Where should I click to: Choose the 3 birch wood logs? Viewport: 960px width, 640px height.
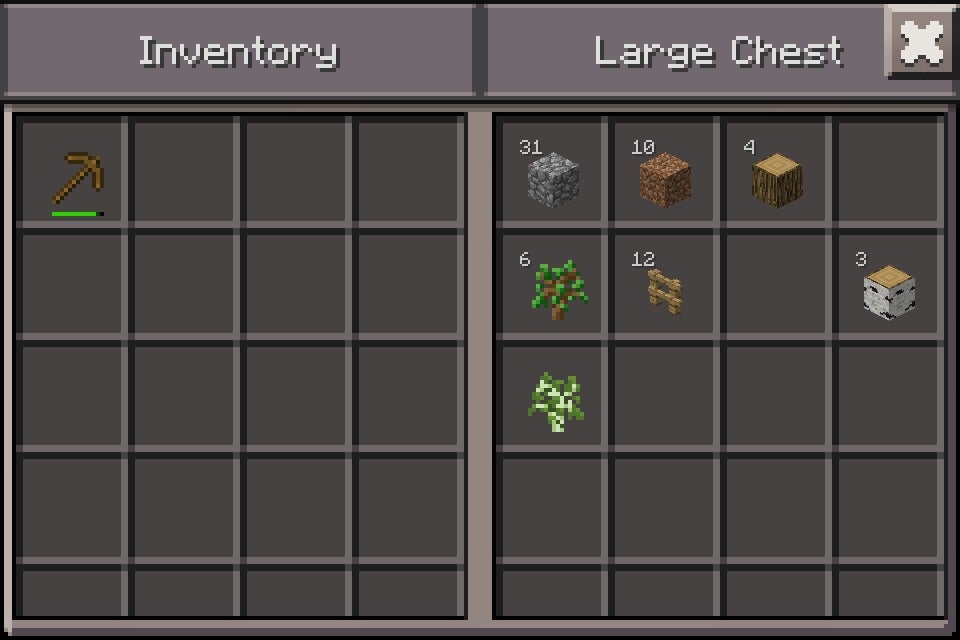click(889, 289)
